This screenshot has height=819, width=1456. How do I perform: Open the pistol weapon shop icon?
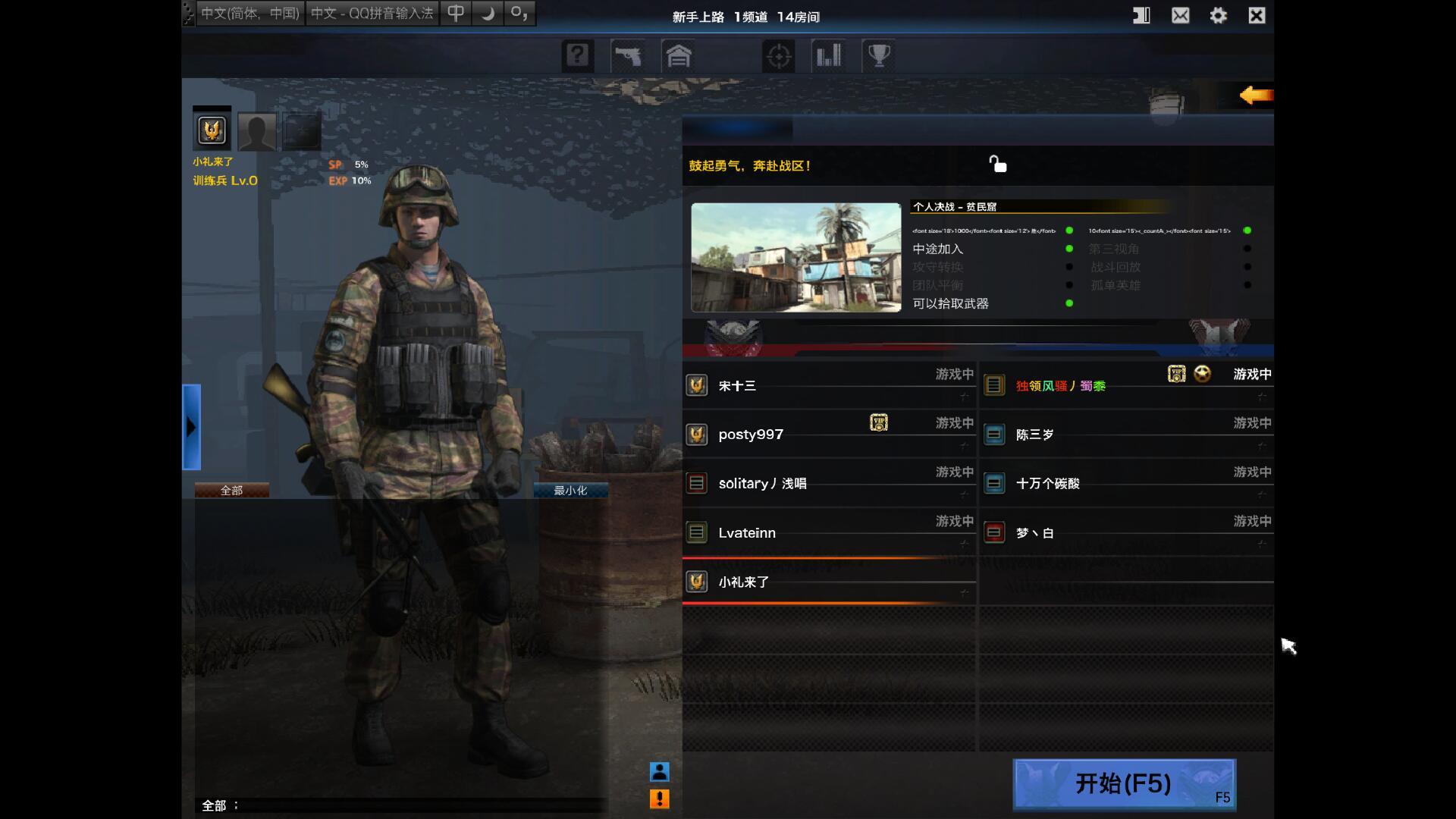tap(629, 55)
